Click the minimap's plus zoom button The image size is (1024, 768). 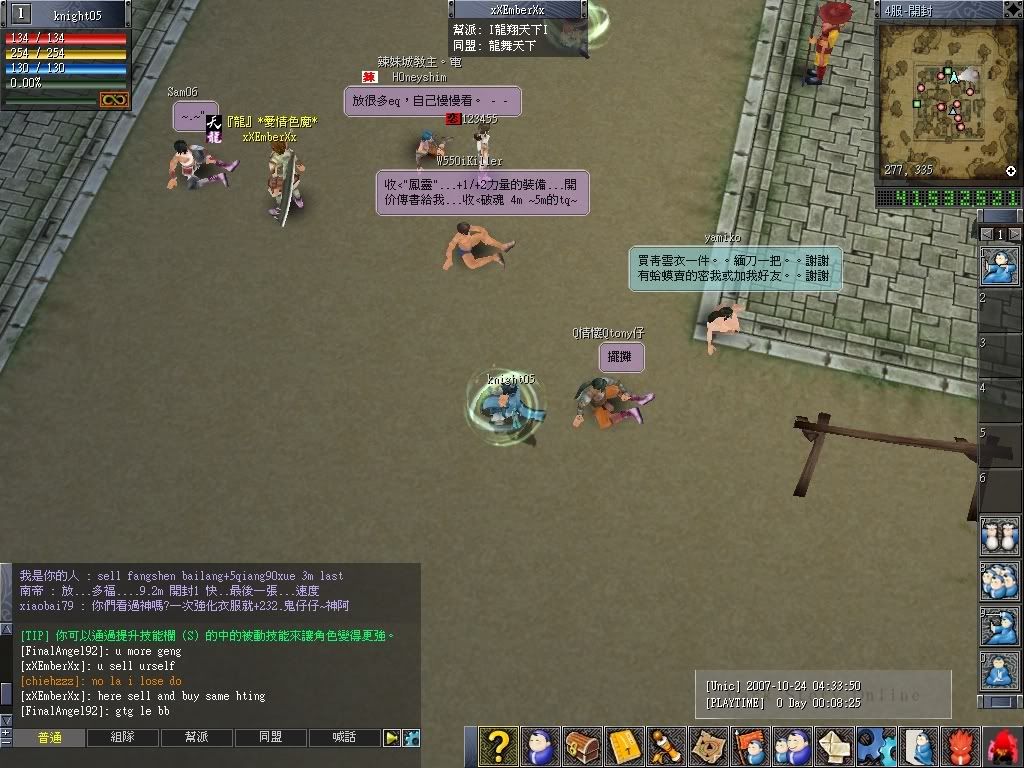click(x=1011, y=171)
